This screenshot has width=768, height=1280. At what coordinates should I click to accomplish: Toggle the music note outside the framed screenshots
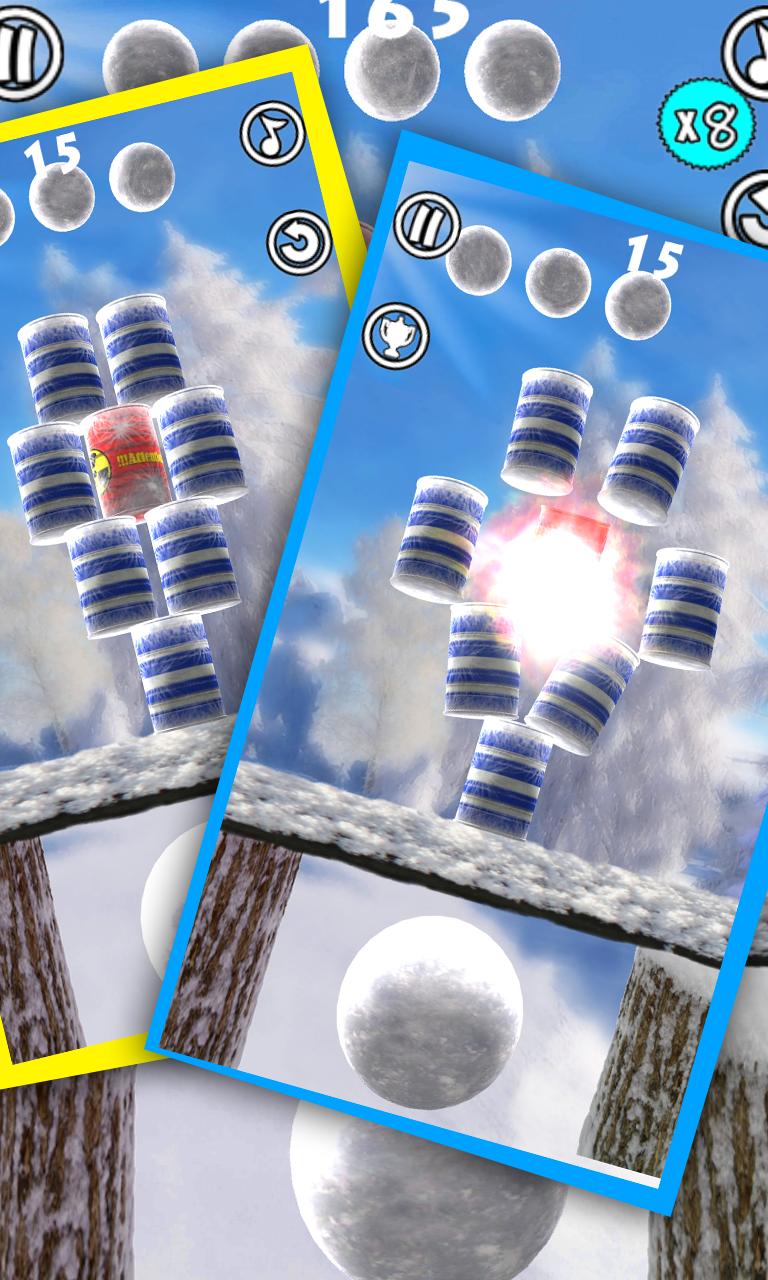752,44
